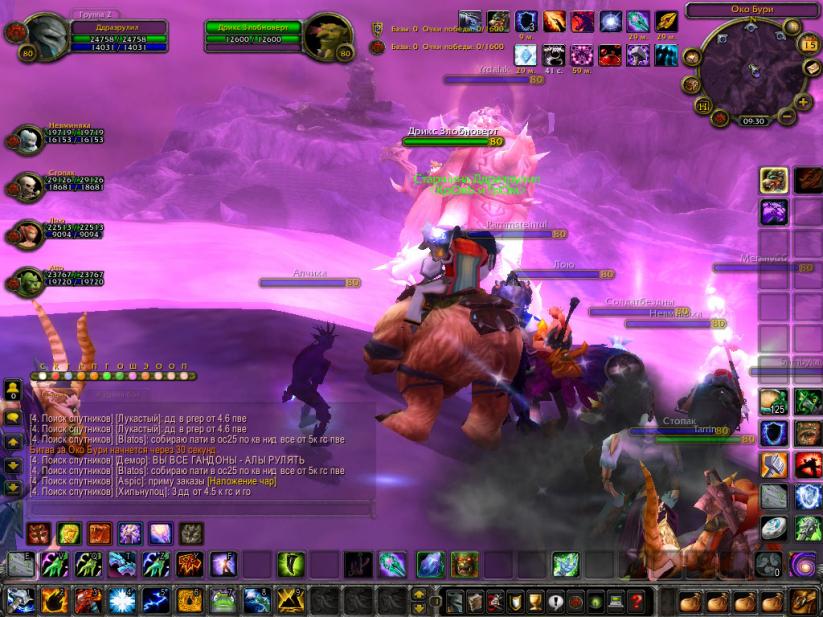Zoom out the minimap with minus button

pos(787,116)
